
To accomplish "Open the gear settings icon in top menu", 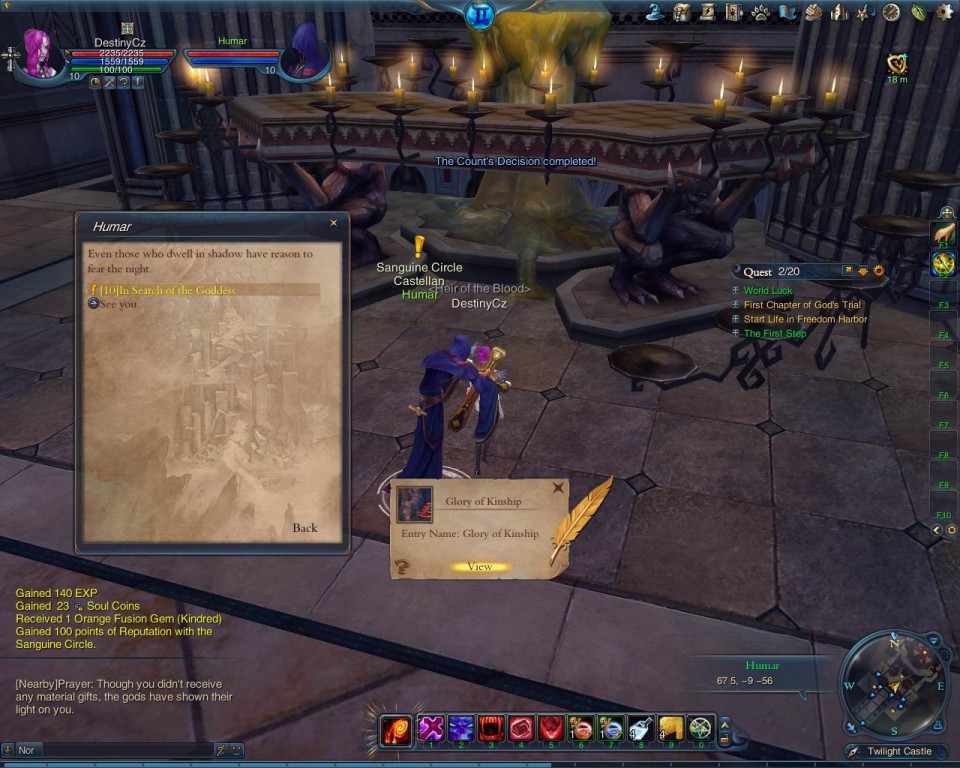I will (944, 12).
